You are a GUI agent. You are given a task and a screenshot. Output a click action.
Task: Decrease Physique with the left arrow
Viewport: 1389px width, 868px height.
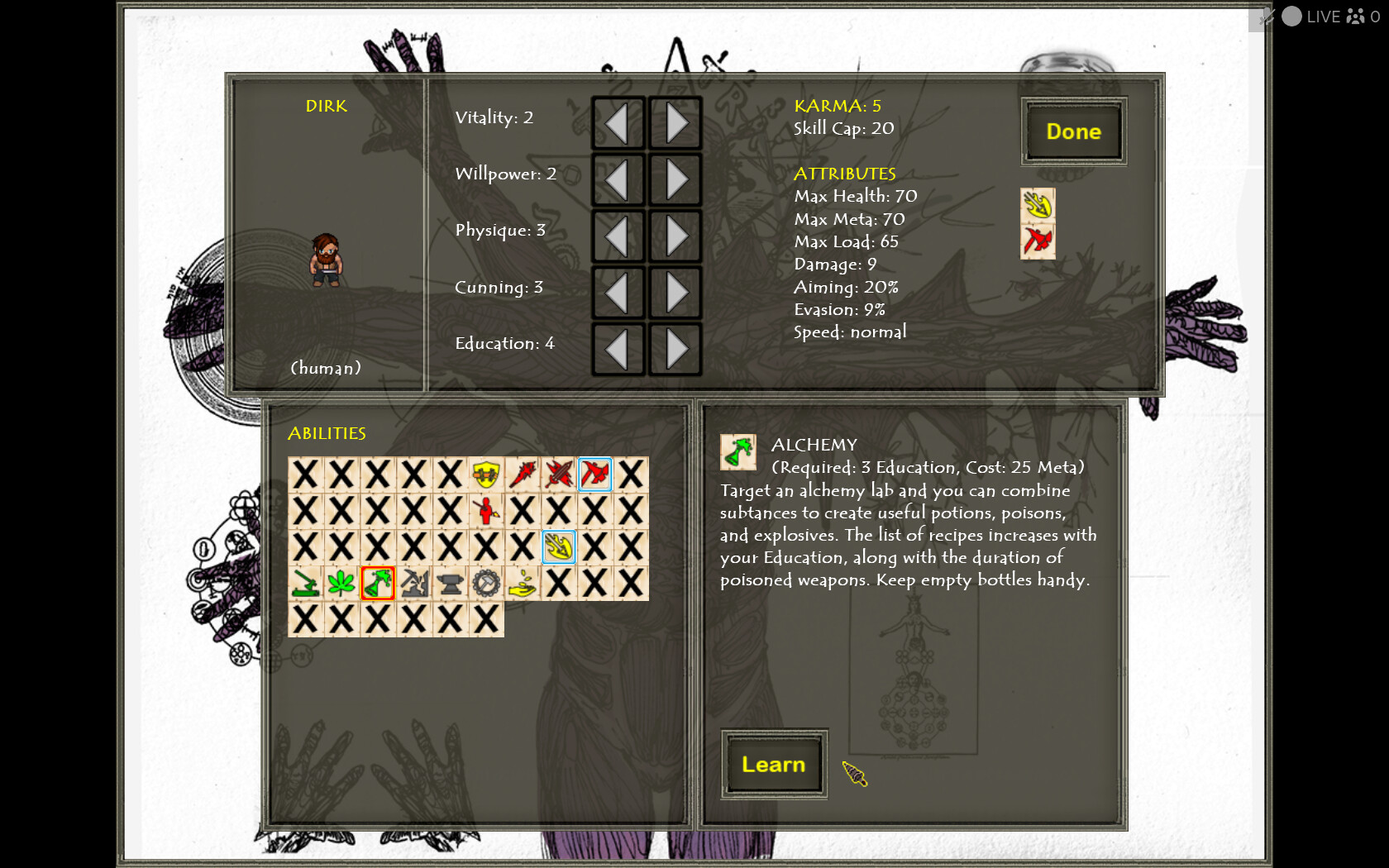point(618,236)
